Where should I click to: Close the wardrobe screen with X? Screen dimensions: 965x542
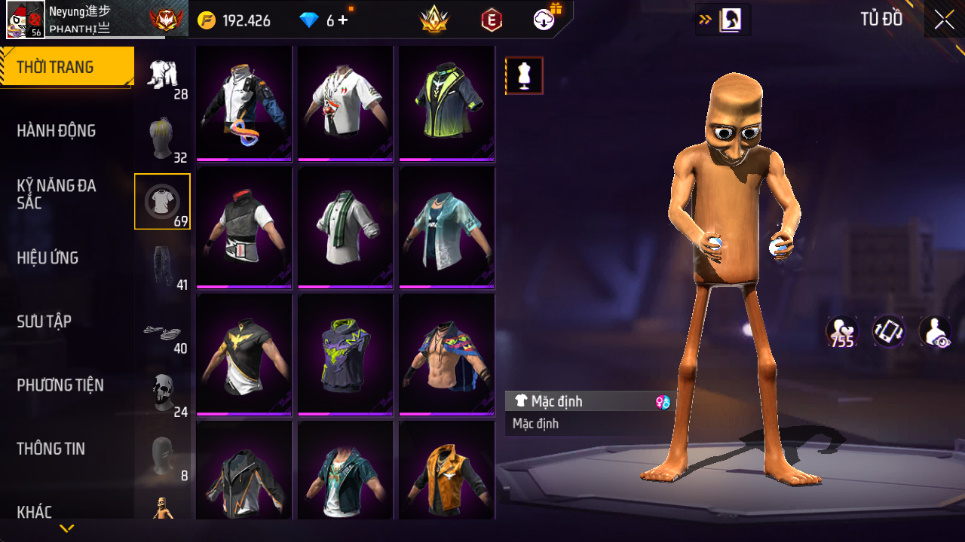[x=943, y=19]
